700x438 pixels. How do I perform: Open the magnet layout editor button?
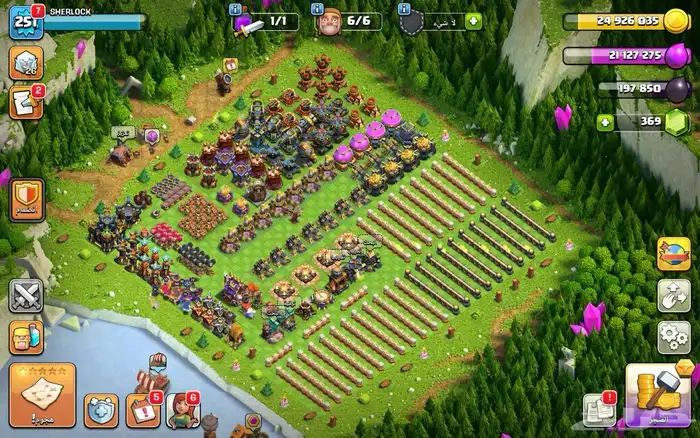673,295
